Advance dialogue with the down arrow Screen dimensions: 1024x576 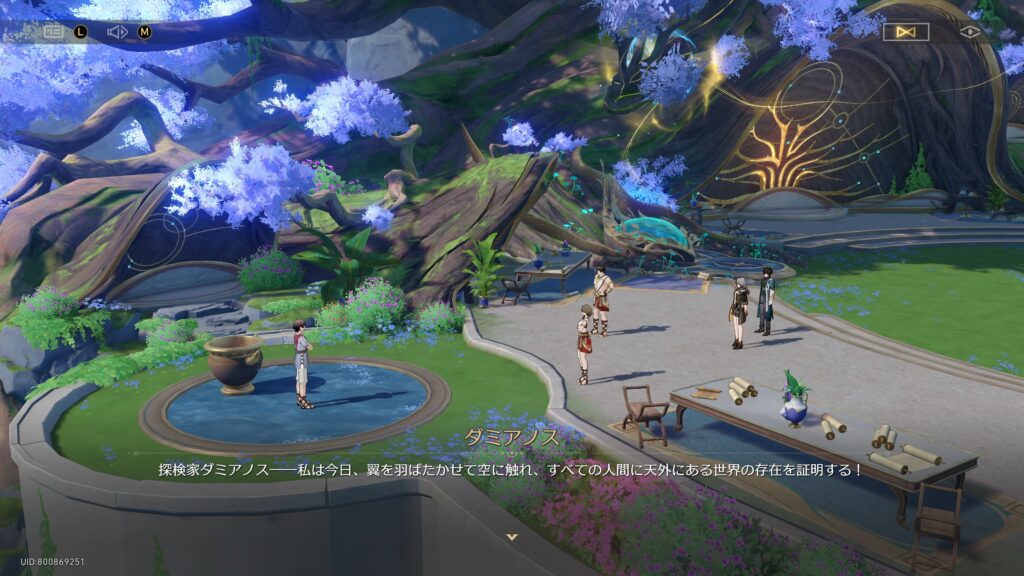512,537
